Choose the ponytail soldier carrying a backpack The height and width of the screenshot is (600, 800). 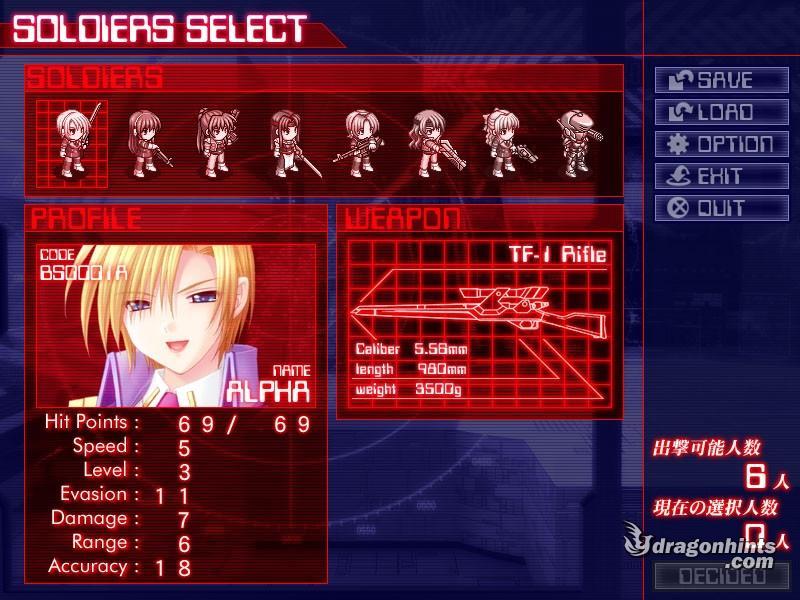pyautogui.click(x=215, y=143)
